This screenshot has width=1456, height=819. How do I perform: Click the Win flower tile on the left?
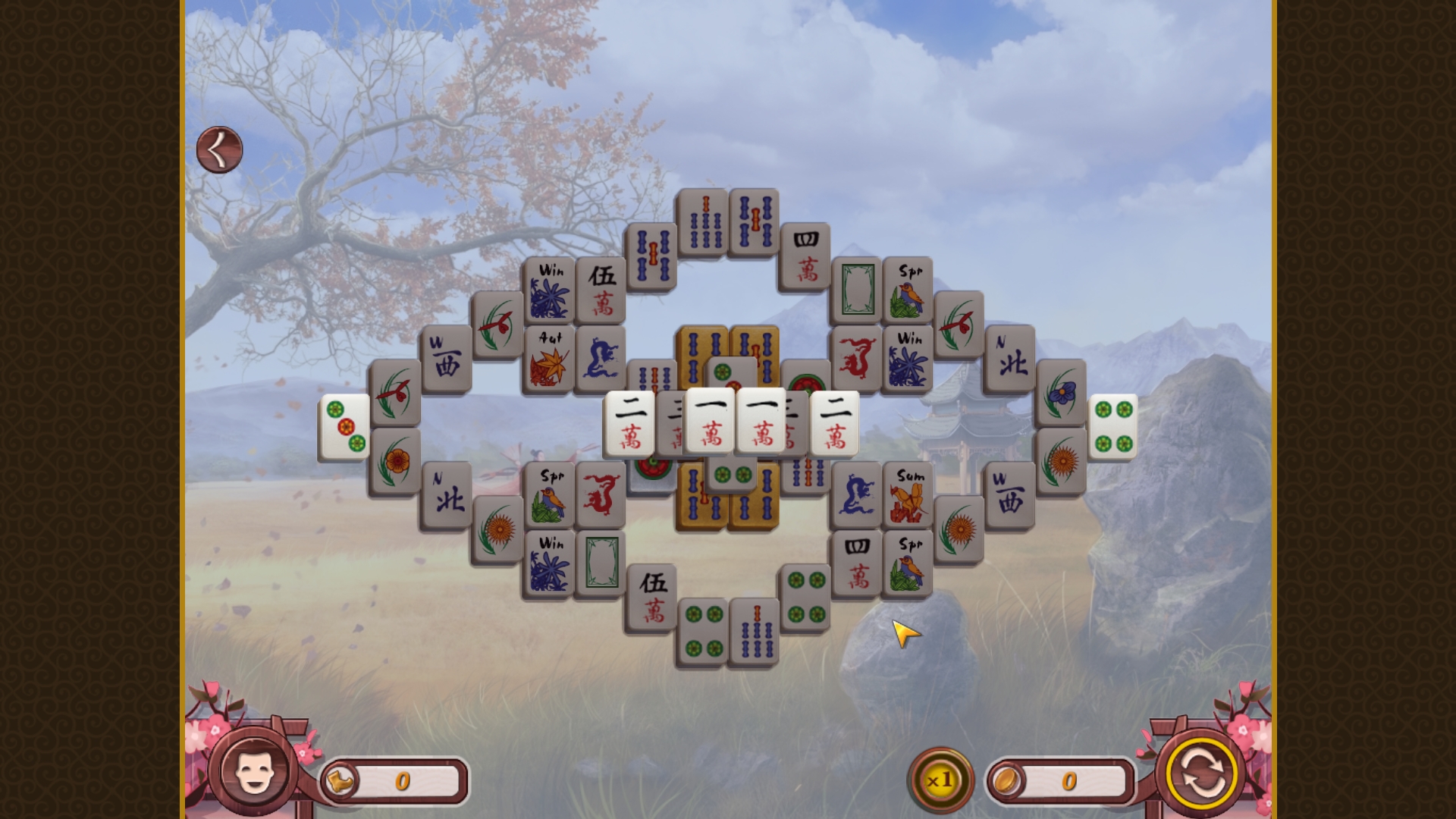pyautogui.click(x=551, y=290)
